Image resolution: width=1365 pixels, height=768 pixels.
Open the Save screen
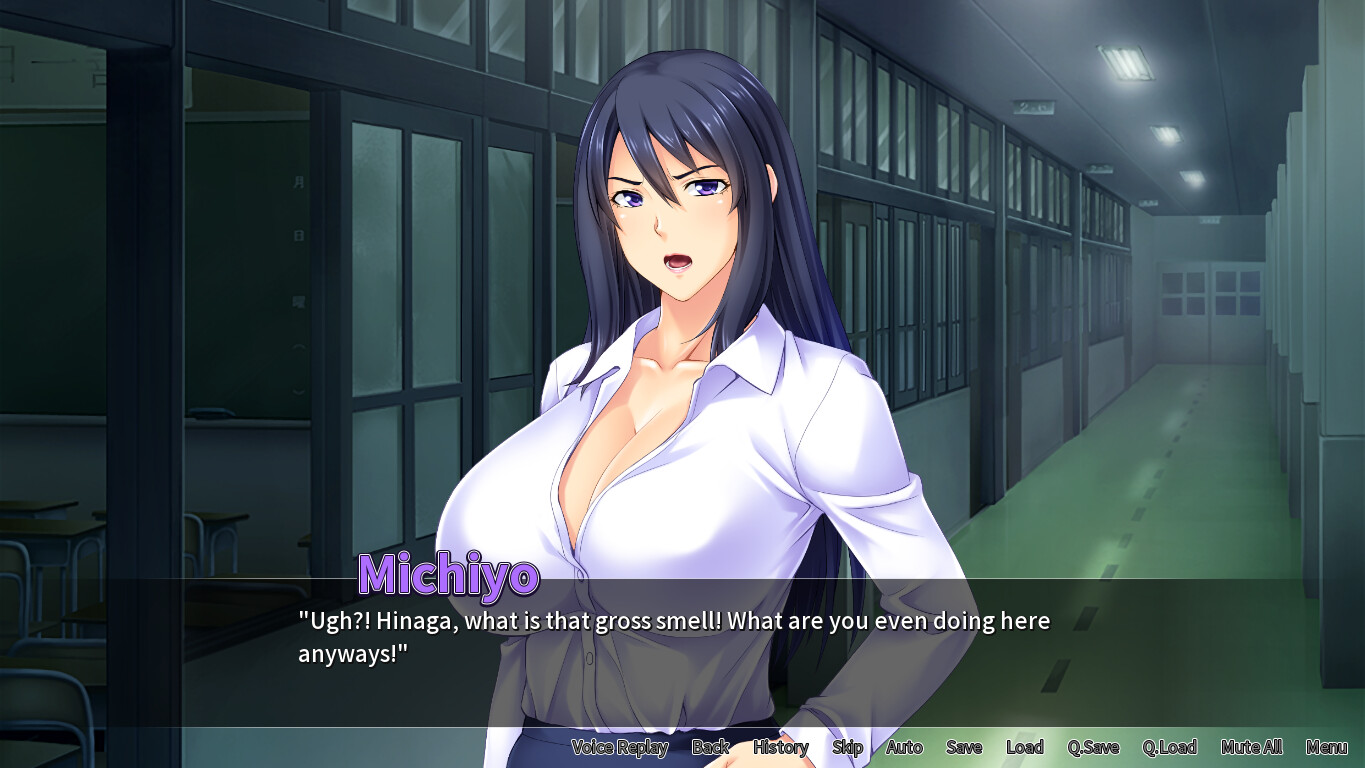pos(963,747)
